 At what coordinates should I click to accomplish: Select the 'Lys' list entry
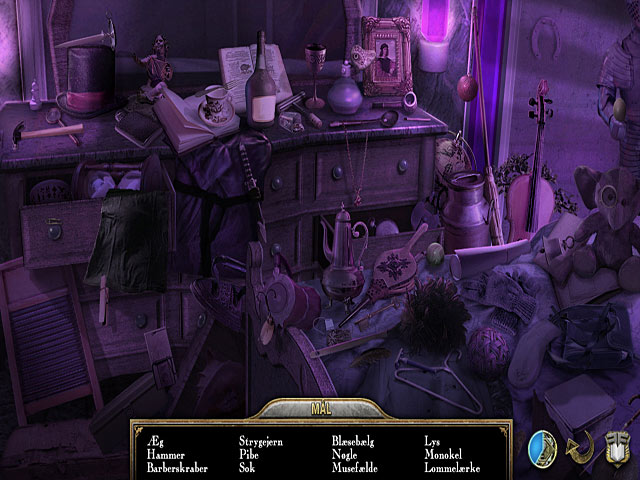432,440
